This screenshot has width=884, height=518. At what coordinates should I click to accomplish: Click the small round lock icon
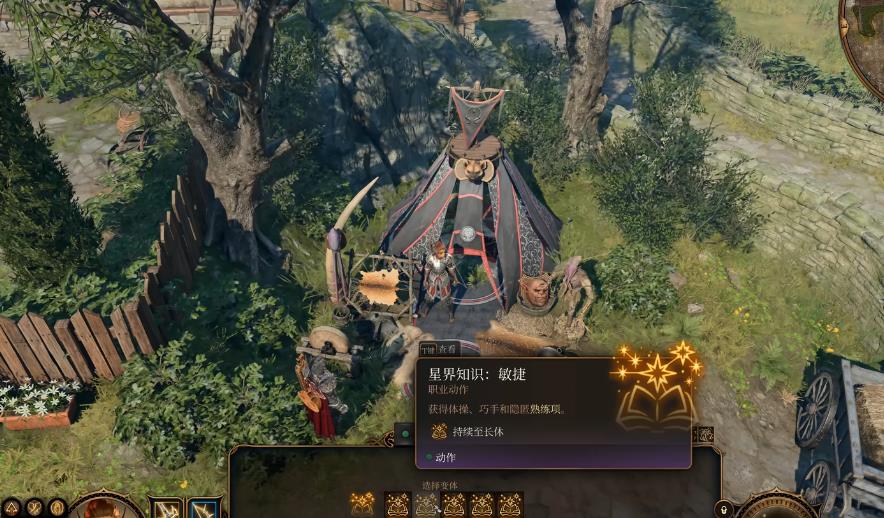point(724,509)
